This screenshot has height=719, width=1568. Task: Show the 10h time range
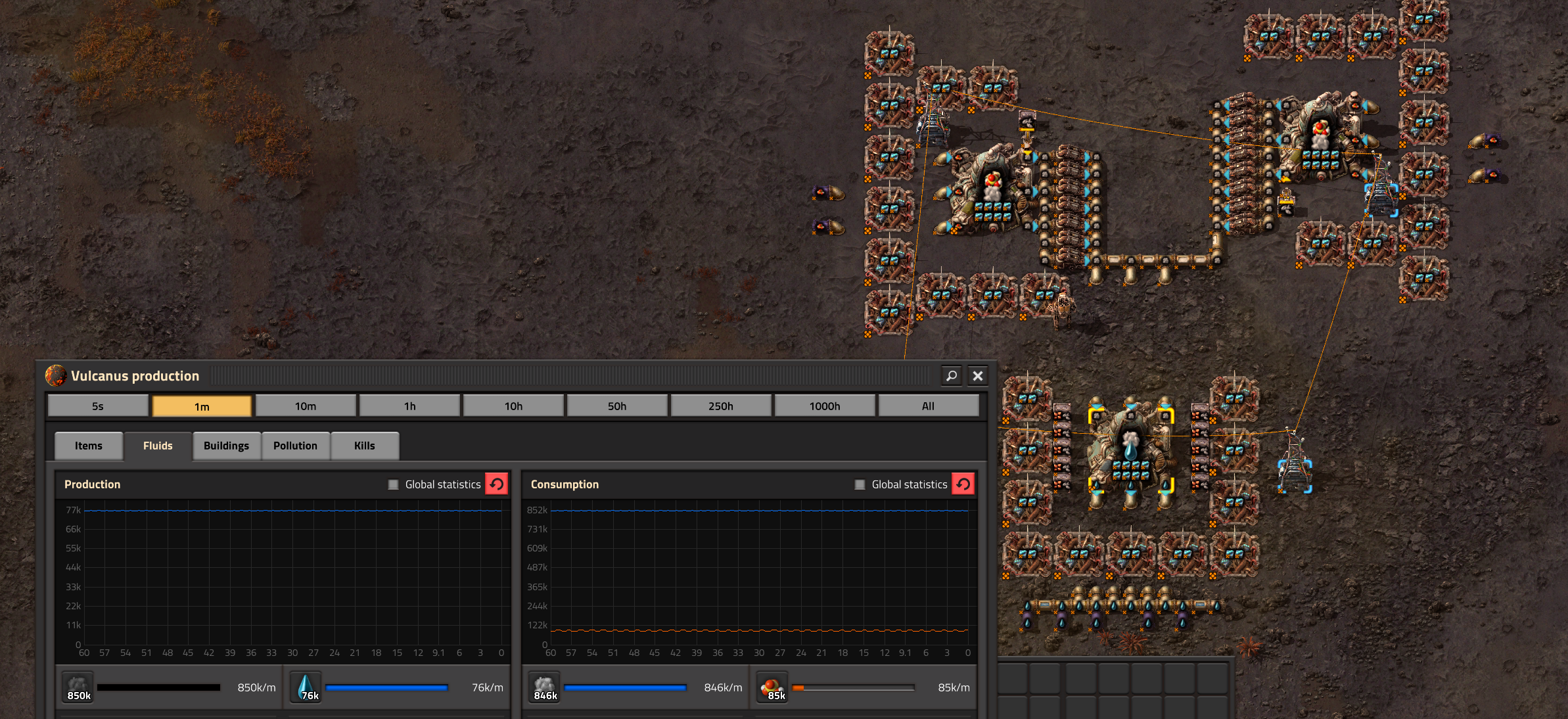pyautogui.click(x=513, y=406)
